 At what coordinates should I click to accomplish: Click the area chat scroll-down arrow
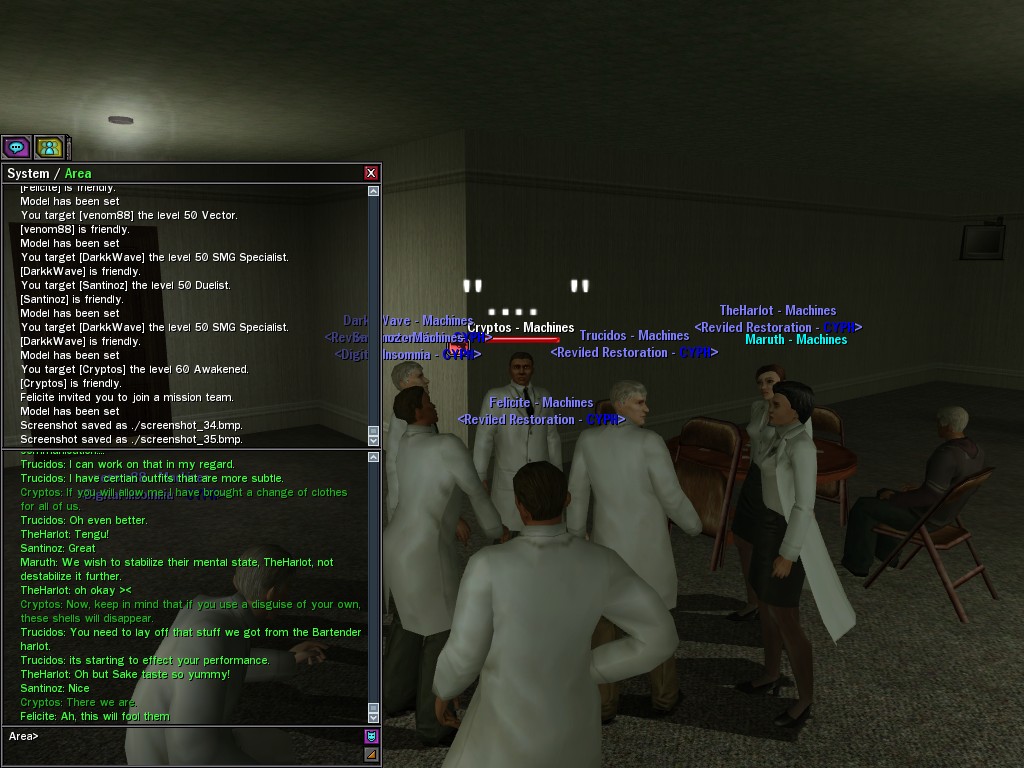(x=373, y=717)
